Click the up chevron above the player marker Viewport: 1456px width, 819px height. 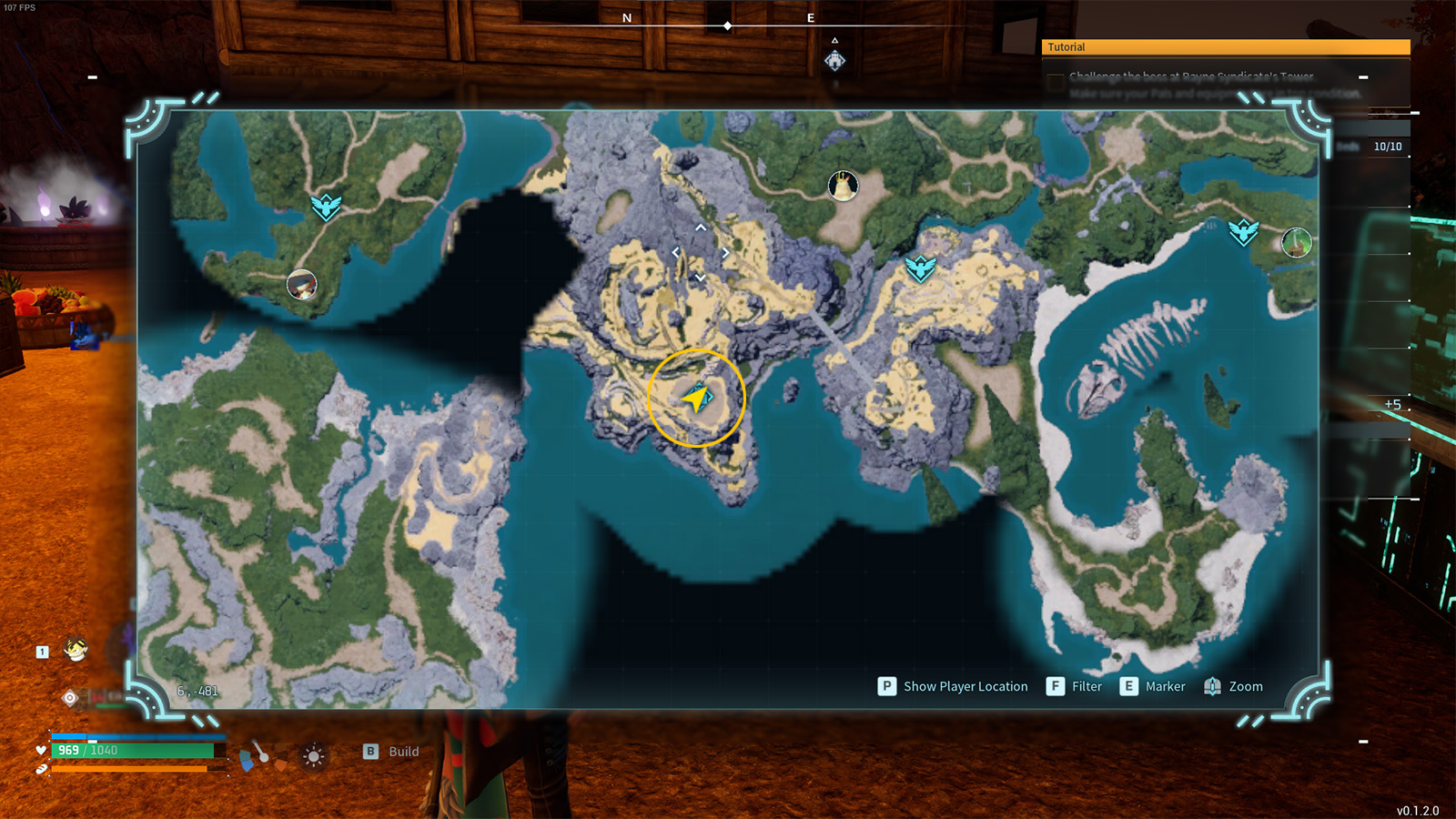[699, 227]
